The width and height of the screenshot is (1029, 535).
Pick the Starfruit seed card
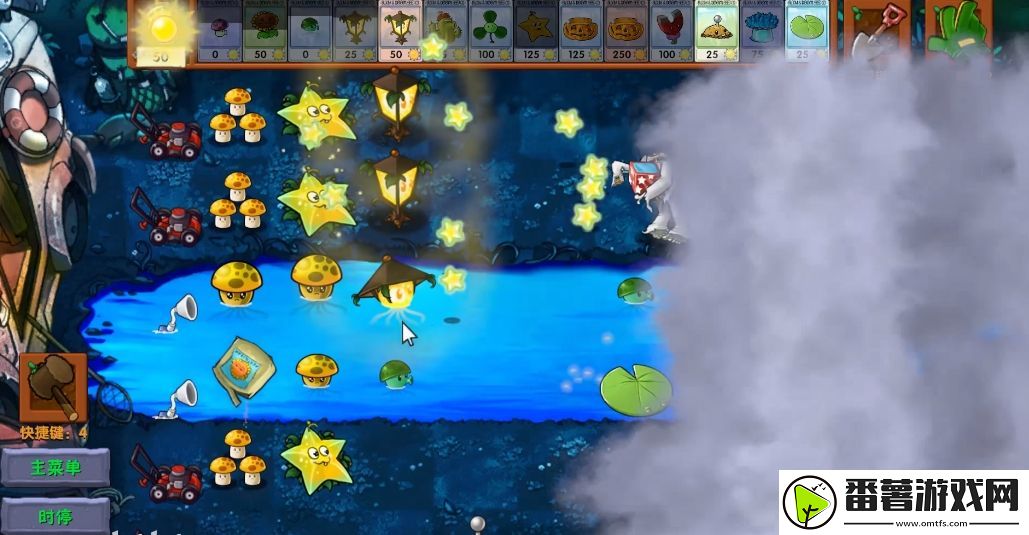pos(537,33)
